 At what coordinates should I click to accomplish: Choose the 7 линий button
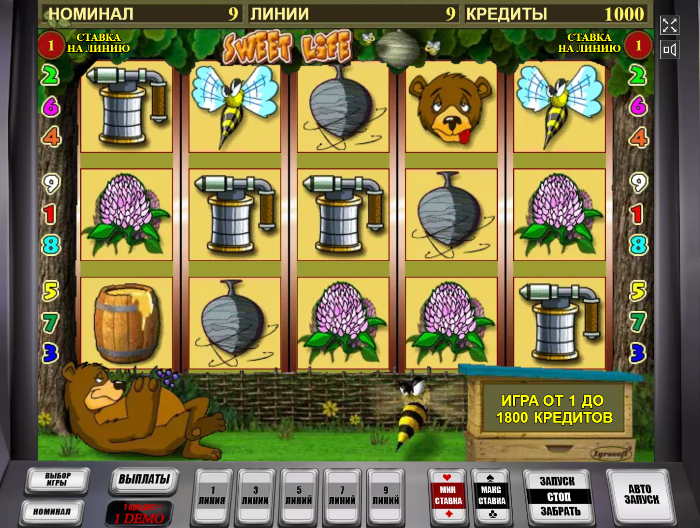pyautogui.click(x=342, y=491)
